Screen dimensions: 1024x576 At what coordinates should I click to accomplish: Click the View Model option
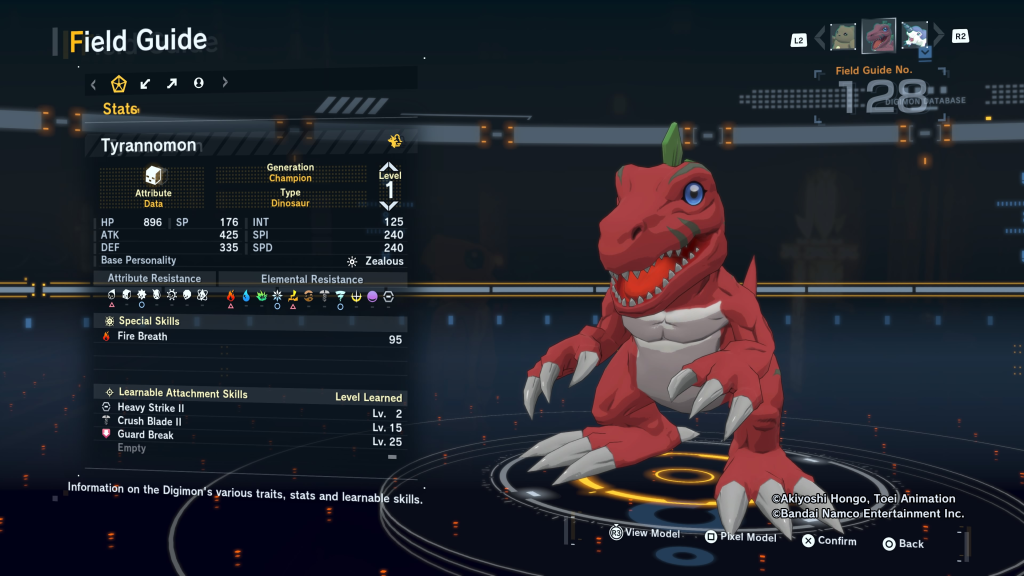[645, 534]
